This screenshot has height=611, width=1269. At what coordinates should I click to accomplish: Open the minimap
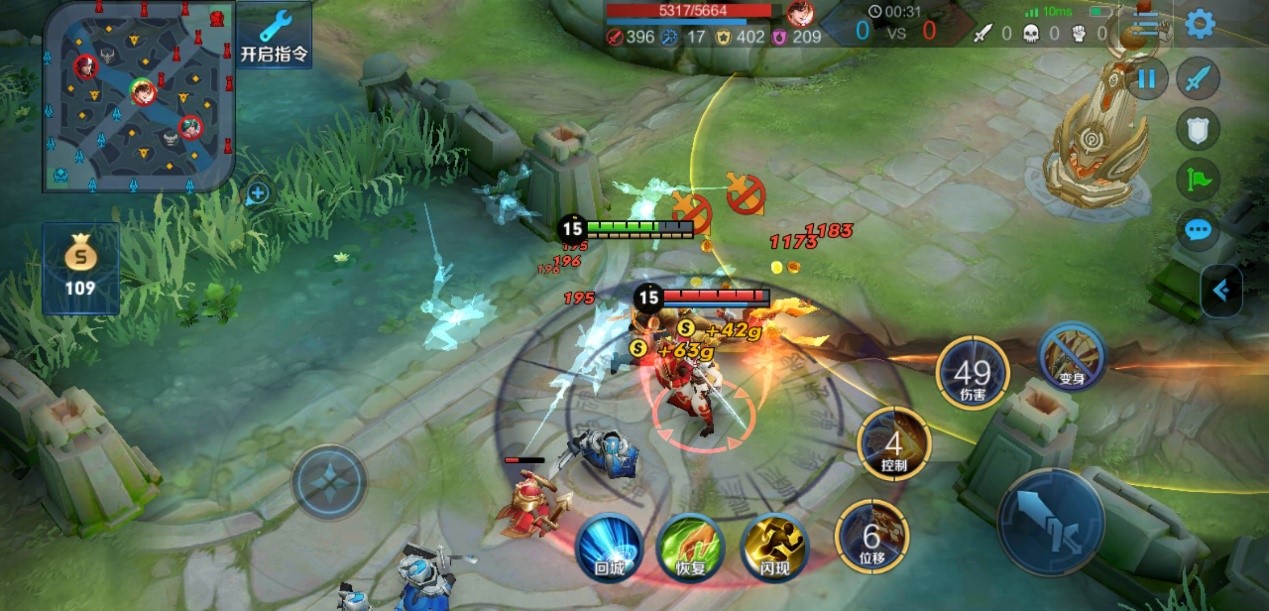click(138, 96)
